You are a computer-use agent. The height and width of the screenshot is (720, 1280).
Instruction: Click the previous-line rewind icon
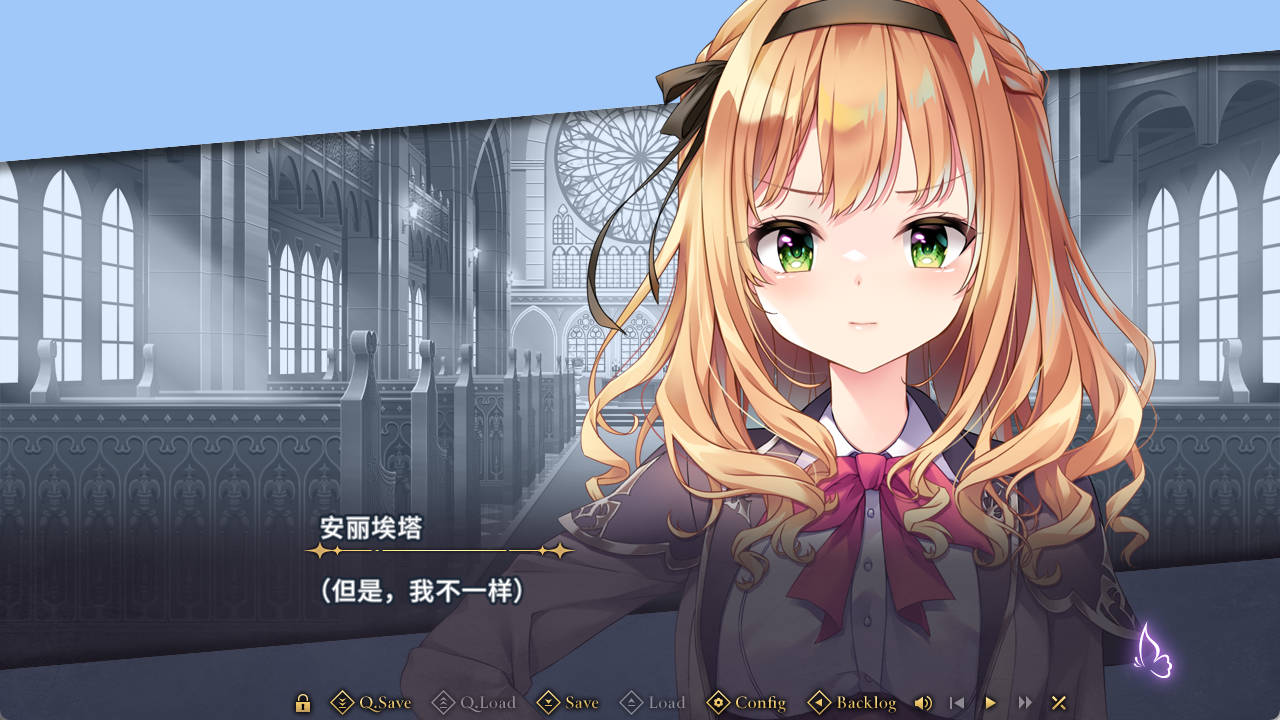pyautogui.click(x=956, y=703)
